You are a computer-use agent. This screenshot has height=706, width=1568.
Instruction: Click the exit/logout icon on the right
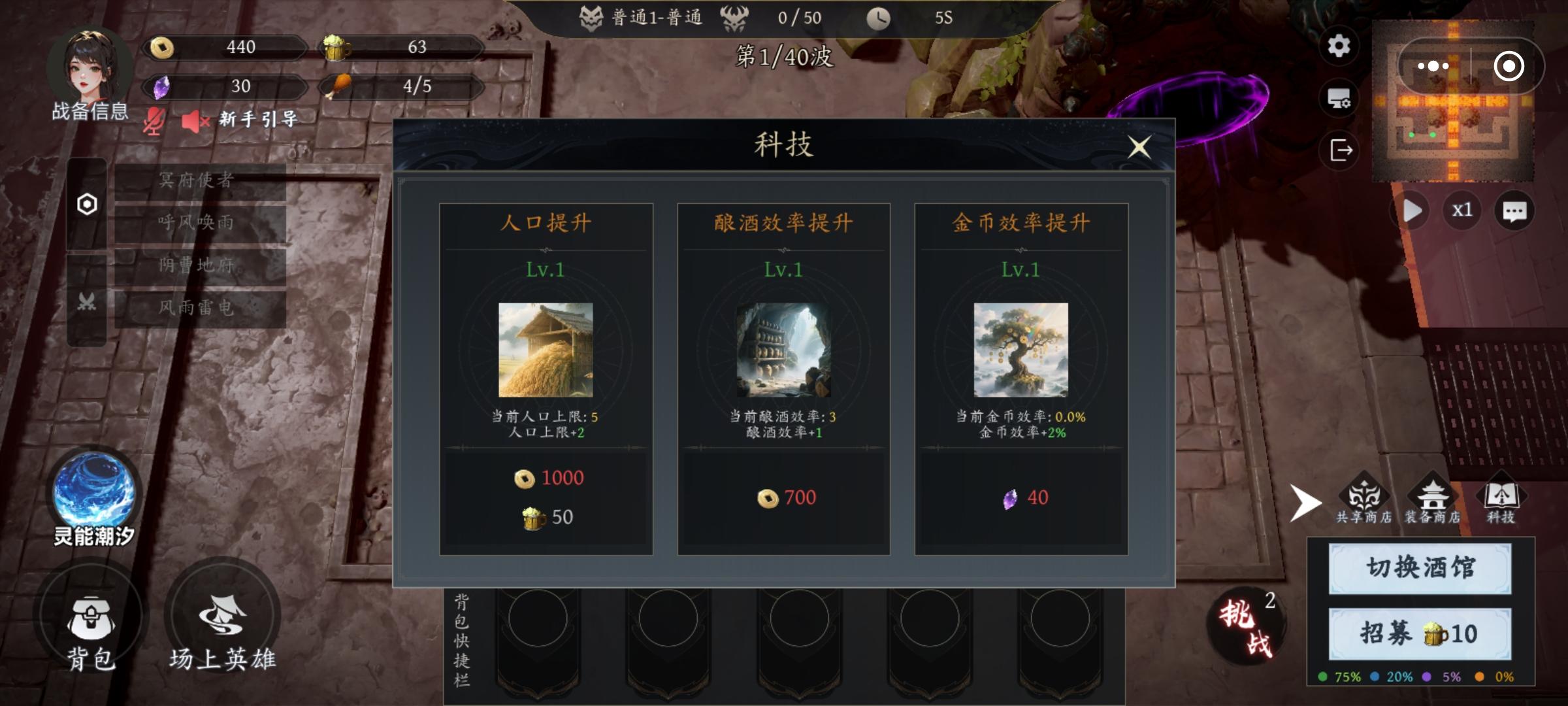(x=1341, y=150)
